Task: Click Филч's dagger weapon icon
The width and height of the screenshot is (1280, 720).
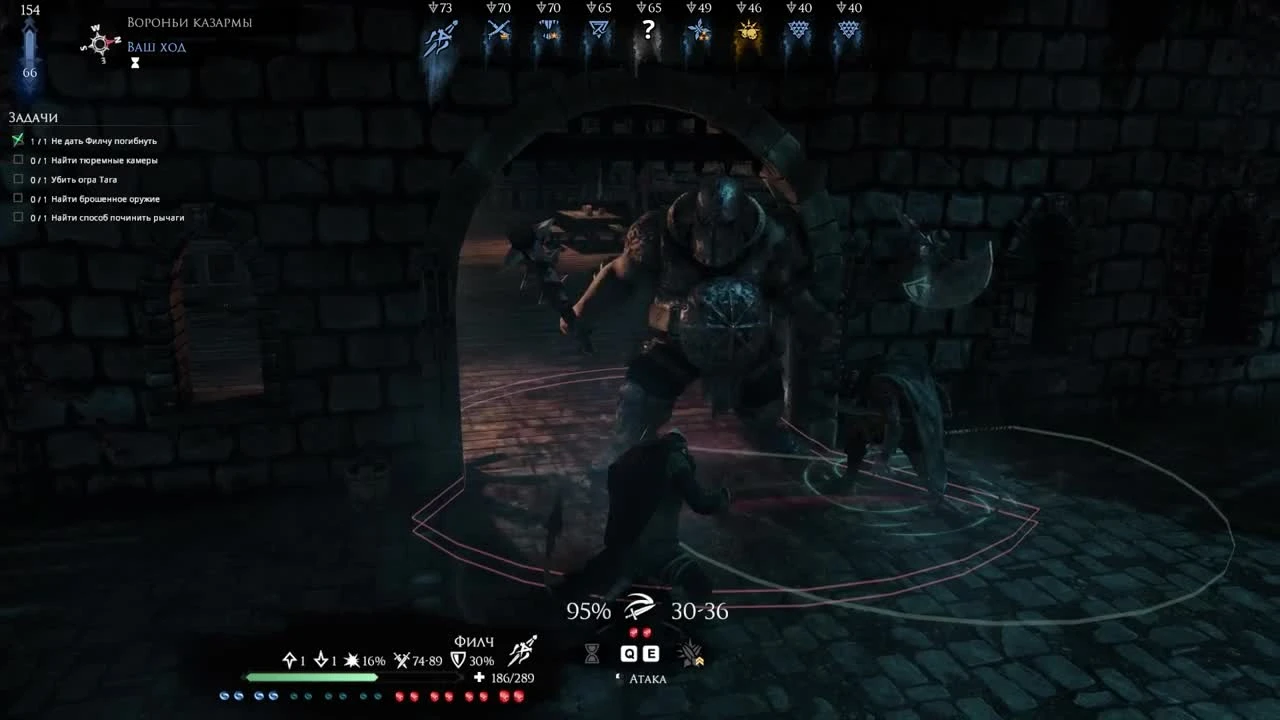Action: (x=522, y=650)
